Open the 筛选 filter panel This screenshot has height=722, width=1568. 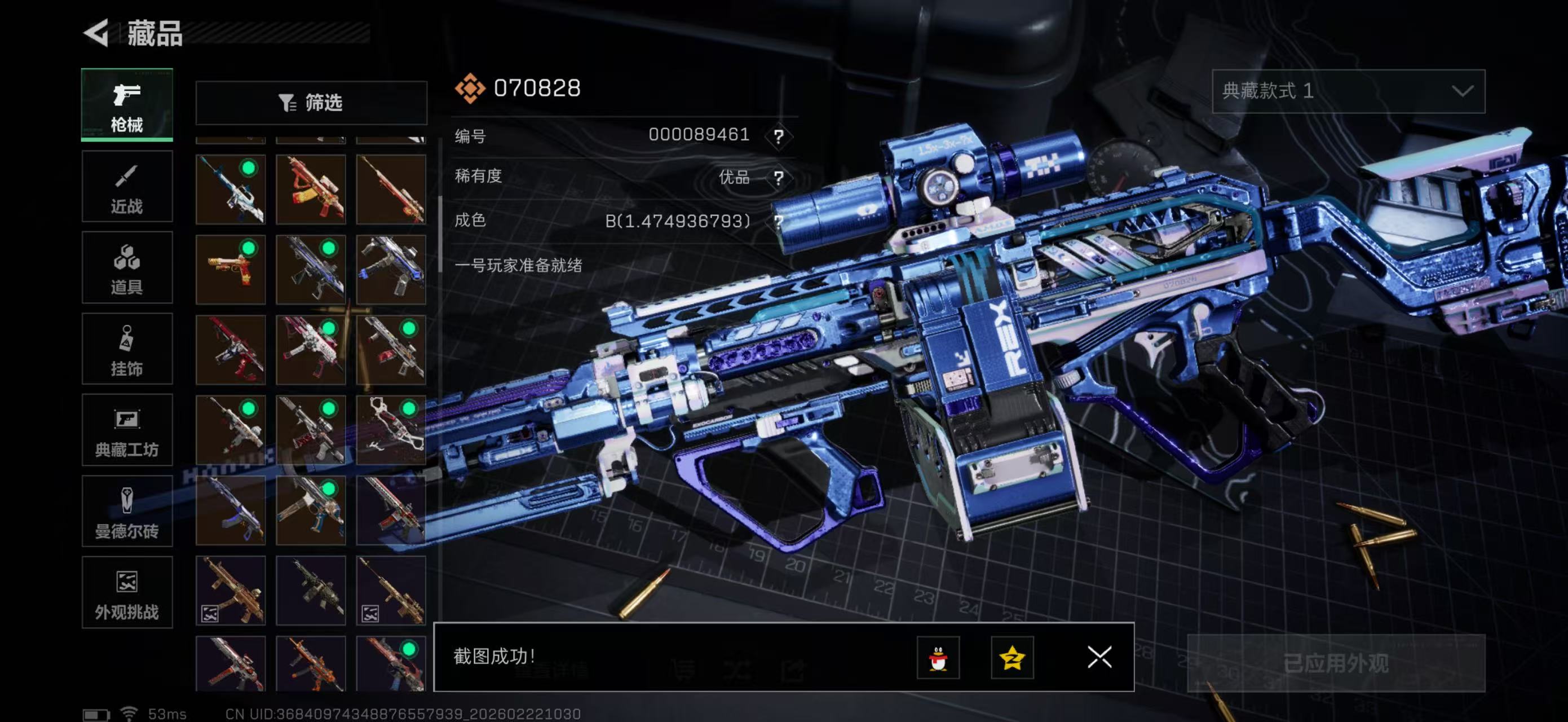tap(311, 103)
